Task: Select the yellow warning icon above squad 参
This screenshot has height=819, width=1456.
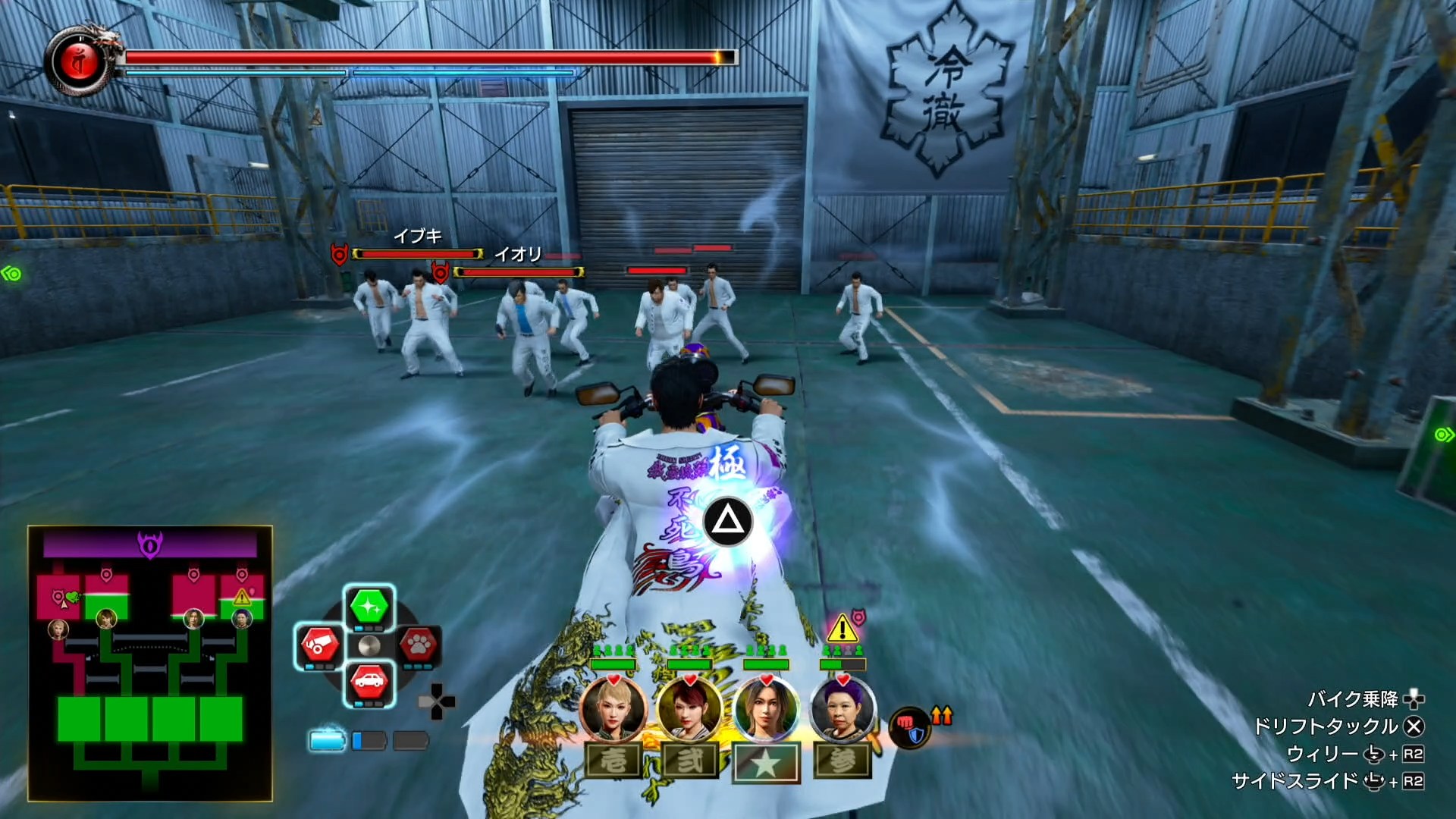Action: [841, 629]
